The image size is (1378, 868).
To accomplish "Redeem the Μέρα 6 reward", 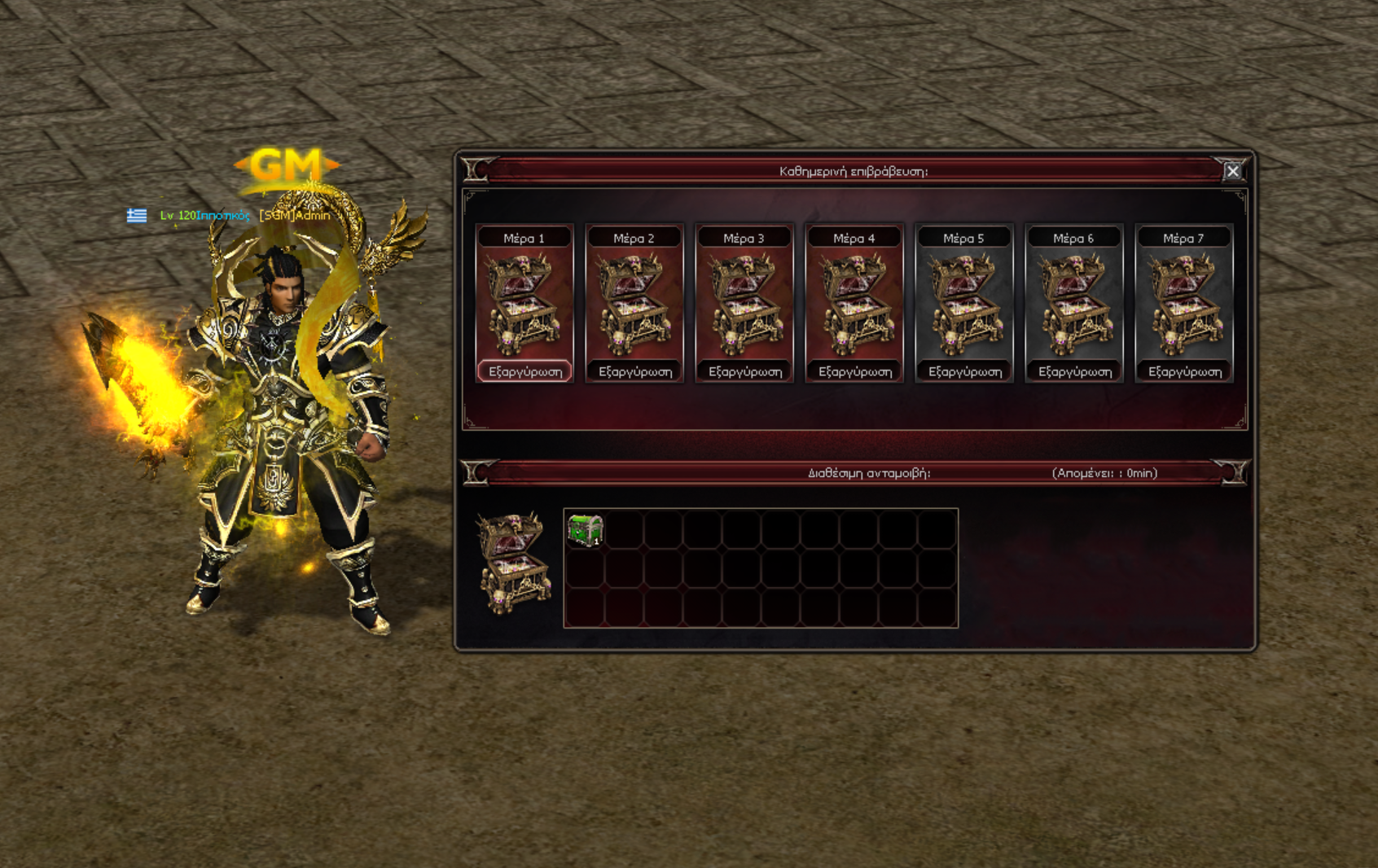I will tap(1075, 371).
